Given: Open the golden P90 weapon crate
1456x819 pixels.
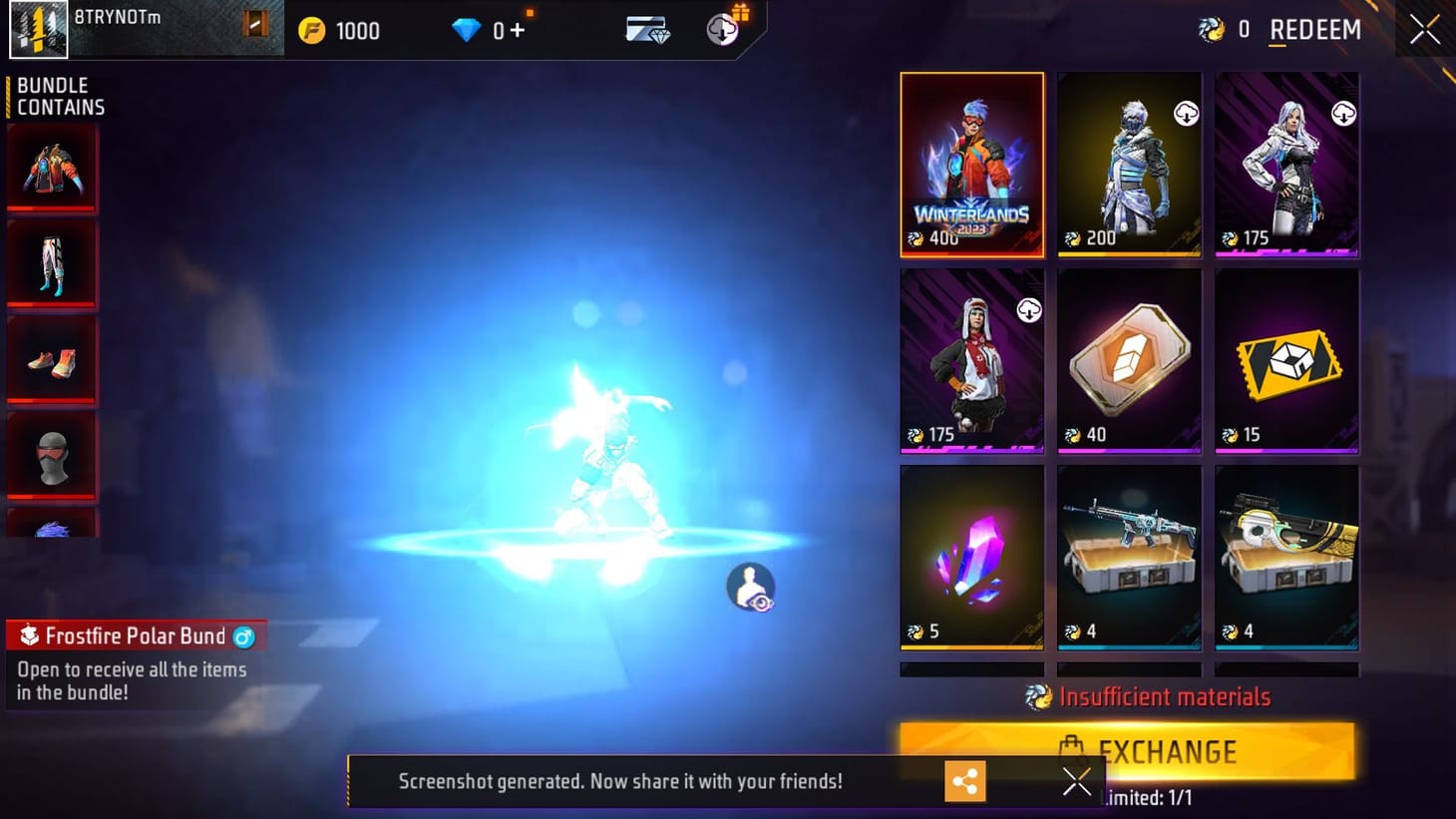Looking at the screenshot, I should tap(1286, 555).
